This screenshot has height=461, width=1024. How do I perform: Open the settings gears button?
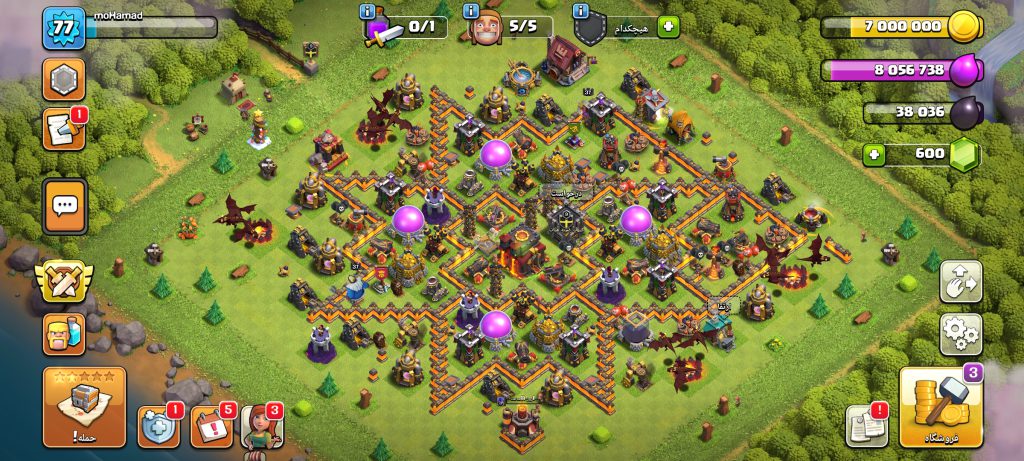(961, 334)
